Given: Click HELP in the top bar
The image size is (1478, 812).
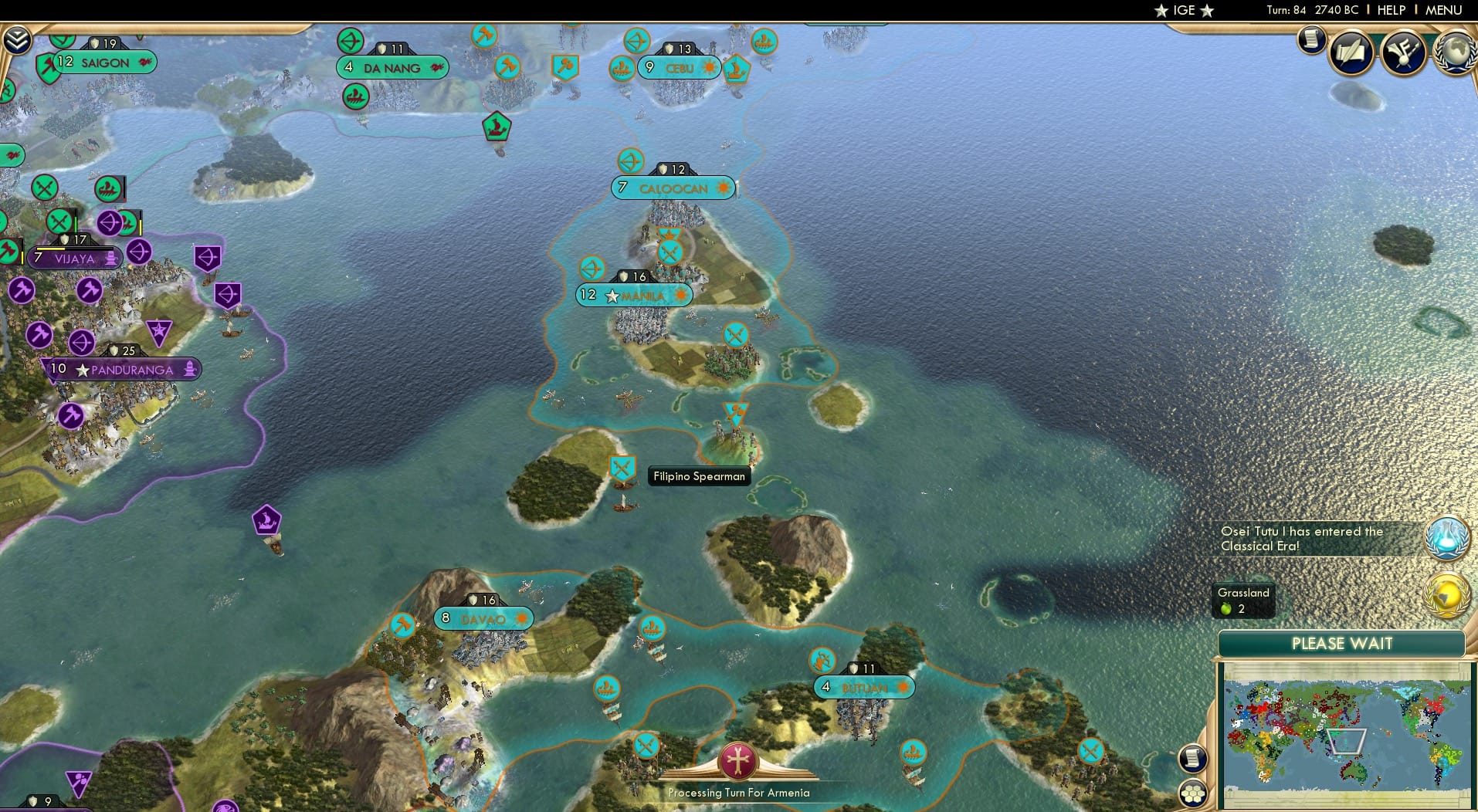Looking at the screenshot, I should (x=1390, y=10).
